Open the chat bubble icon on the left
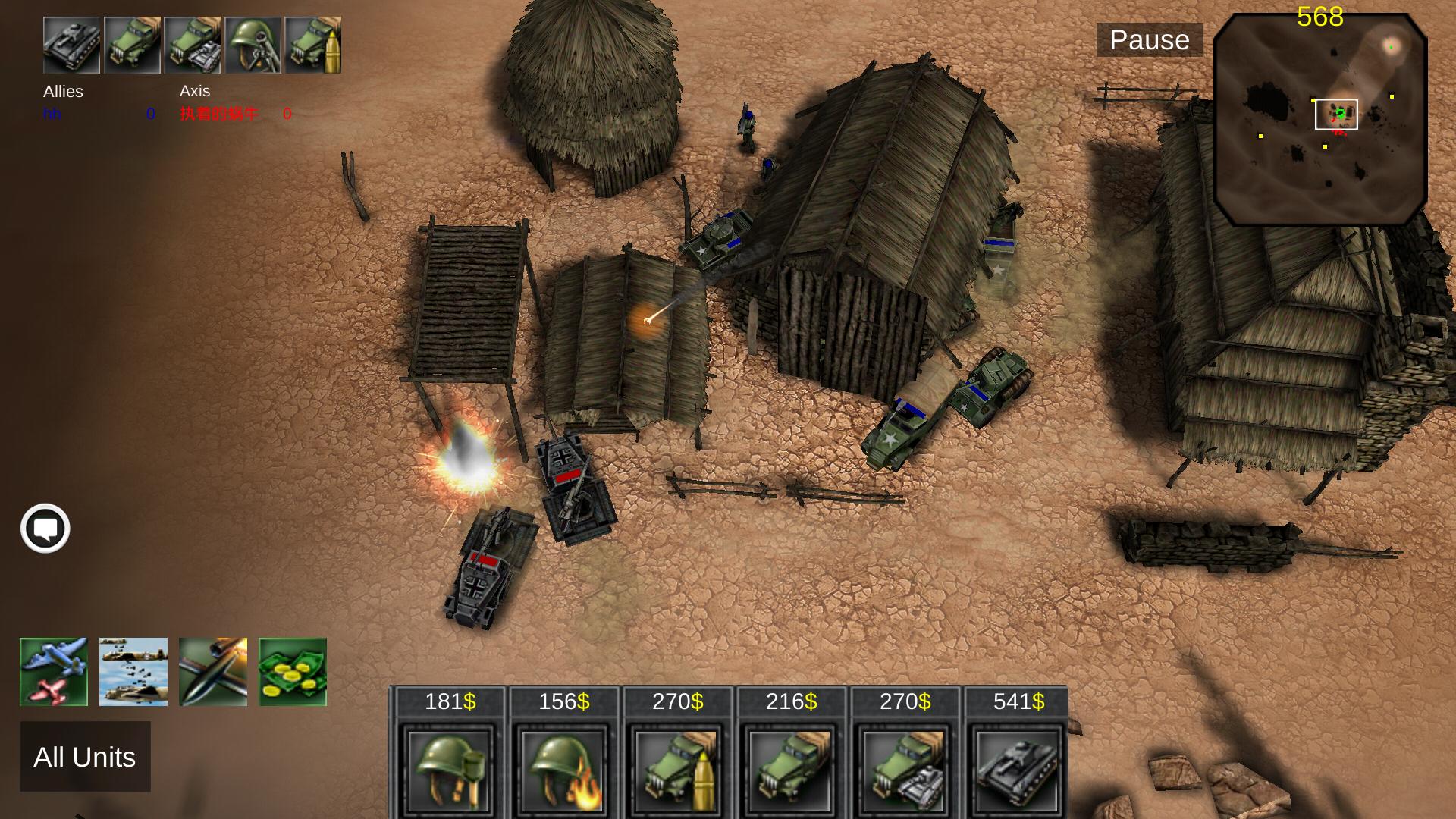 point(46,528)
